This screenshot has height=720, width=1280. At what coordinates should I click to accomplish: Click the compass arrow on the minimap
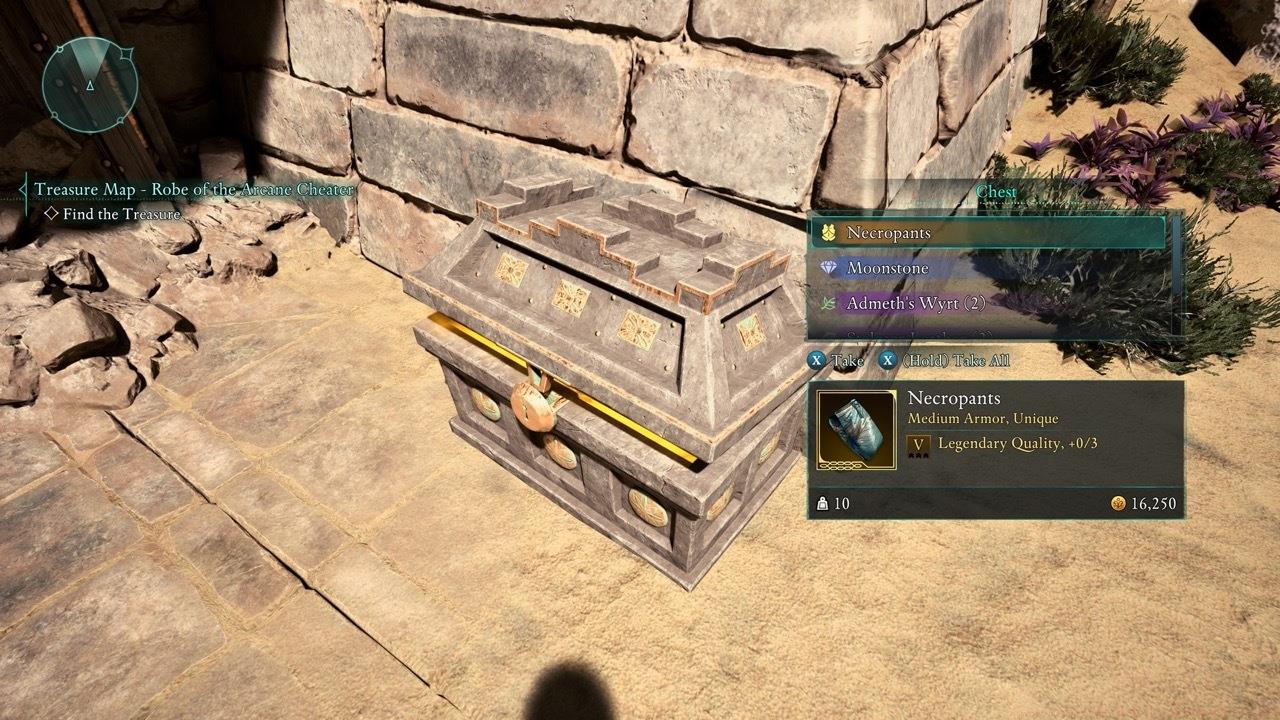tap(90, 87)
